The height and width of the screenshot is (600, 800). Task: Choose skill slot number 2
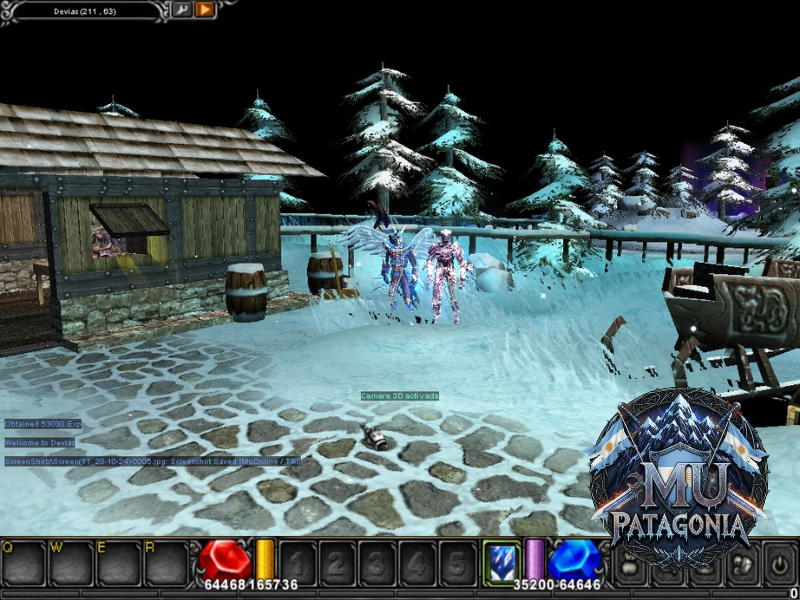coord(337,563)
